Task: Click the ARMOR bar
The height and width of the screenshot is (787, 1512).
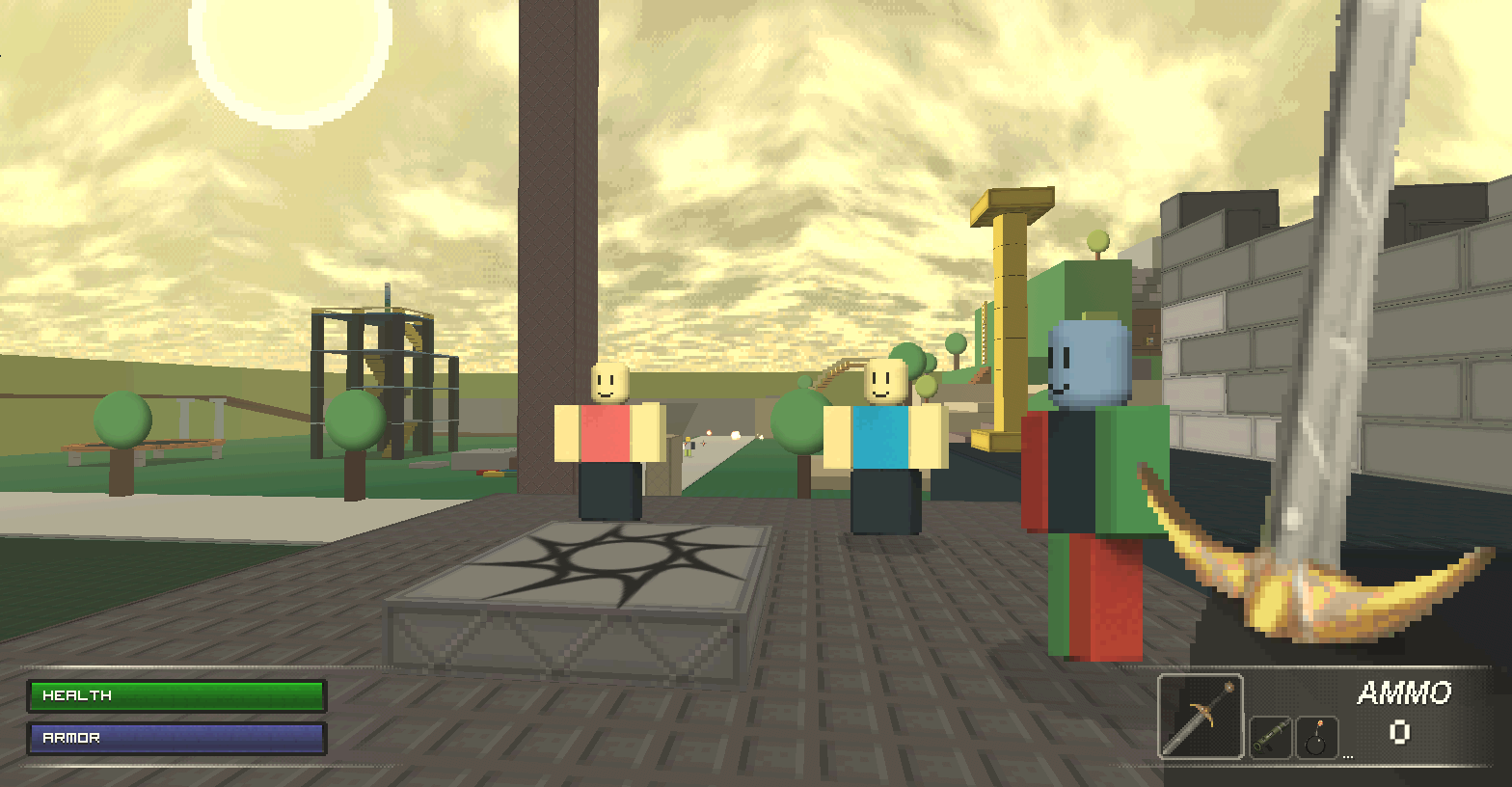Action: click(176, 738)
